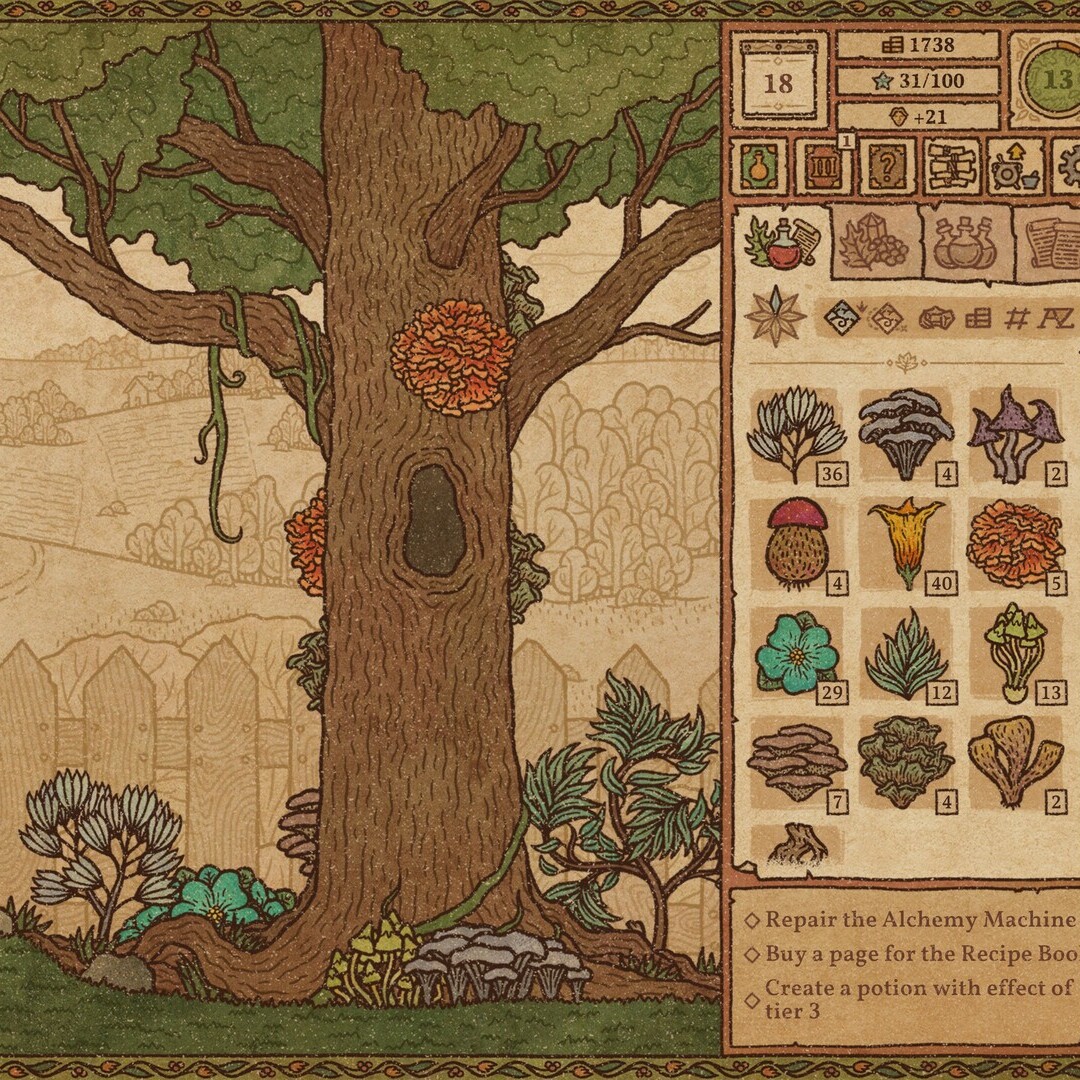Switch to the all-items inventory tab
Image resolution: width=1080 pixels, height=1080 pixels.
click(x=782, y=244)
